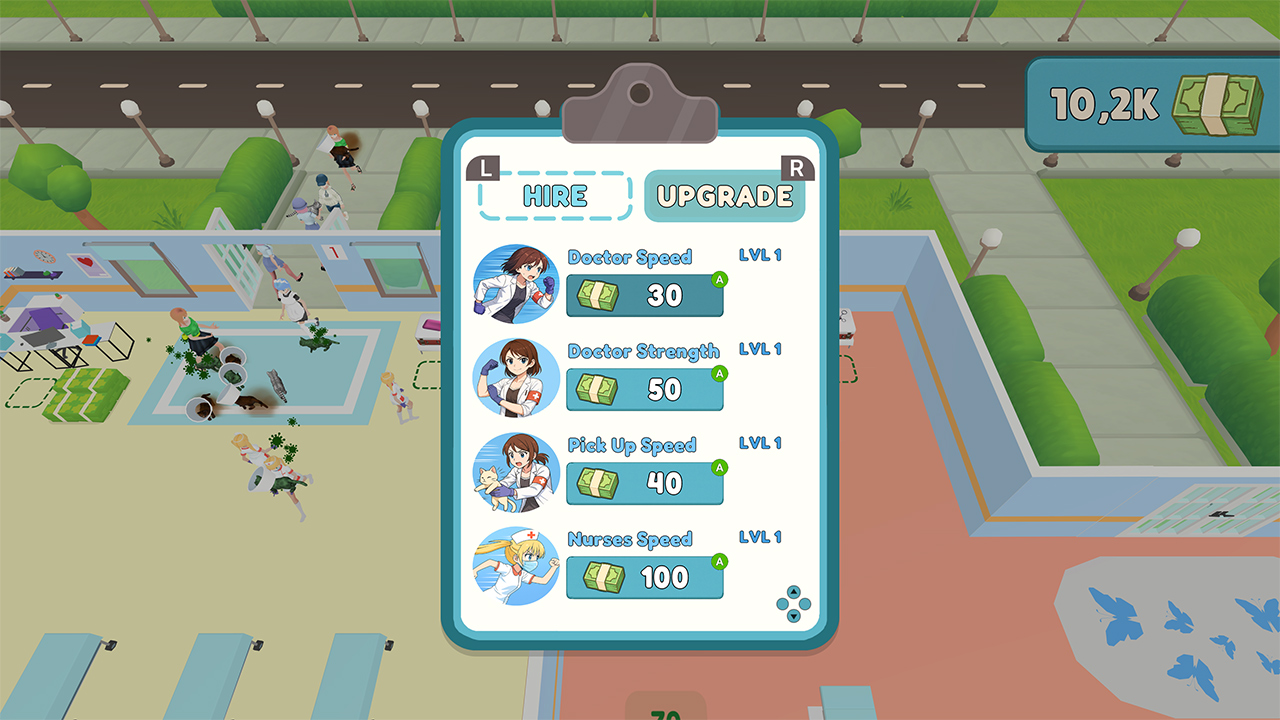
Task: Select the UPGRADE tab
Action: tap(725, 196)
